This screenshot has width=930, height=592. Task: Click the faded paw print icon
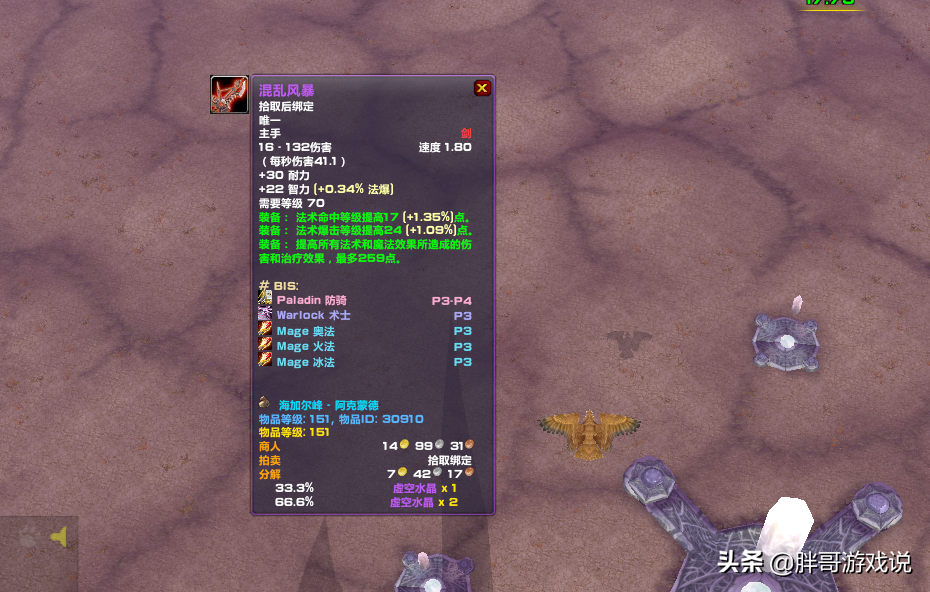[29, 537]
